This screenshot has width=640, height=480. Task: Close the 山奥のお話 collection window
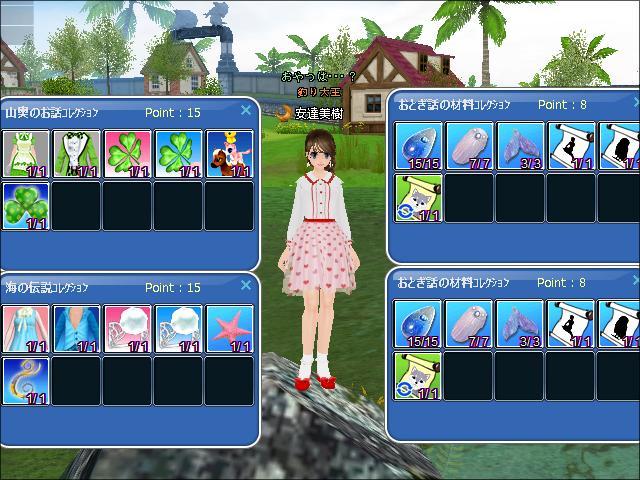click(246, 110)
